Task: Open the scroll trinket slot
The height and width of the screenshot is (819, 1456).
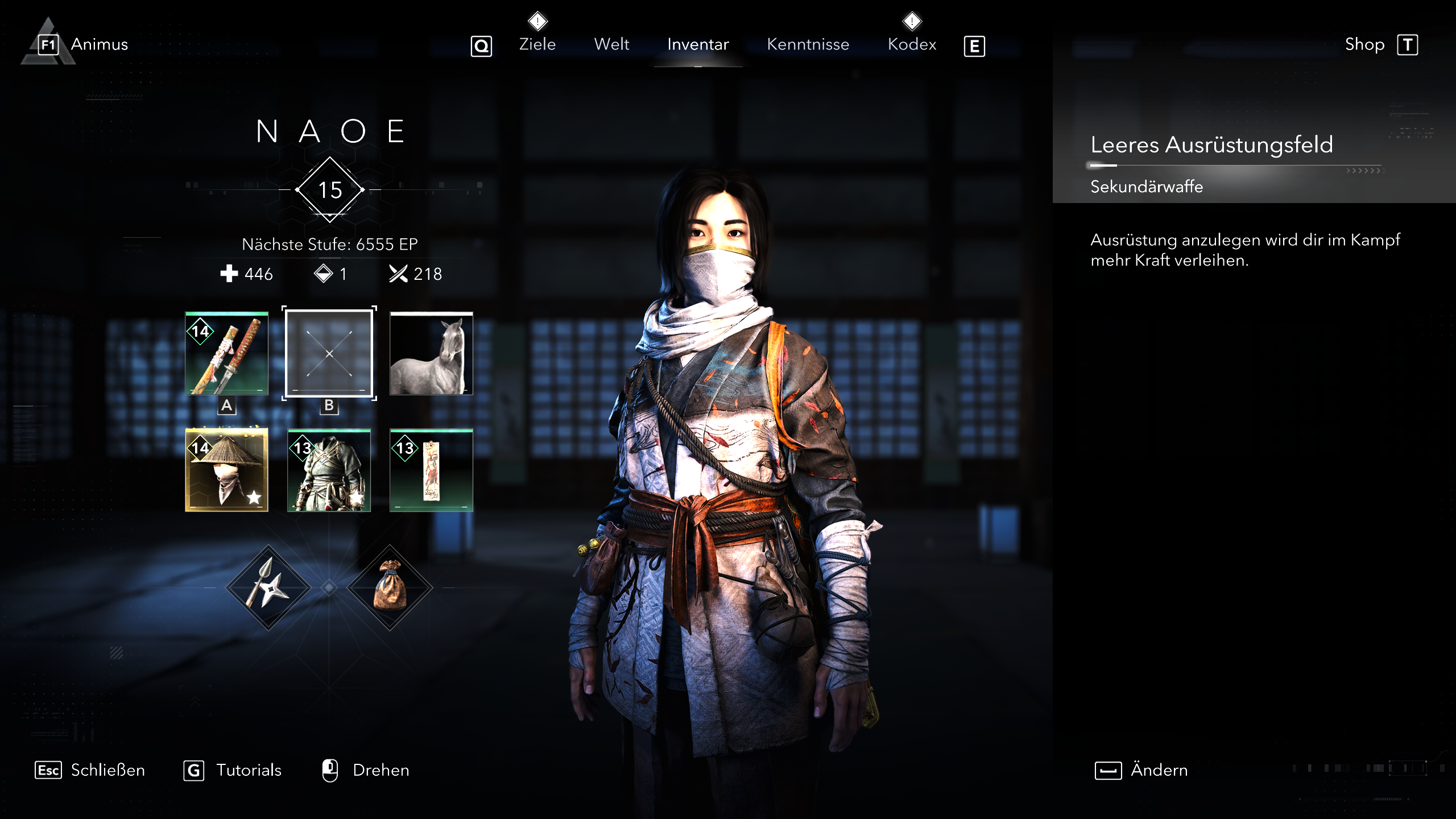Action: coord(431,471)
